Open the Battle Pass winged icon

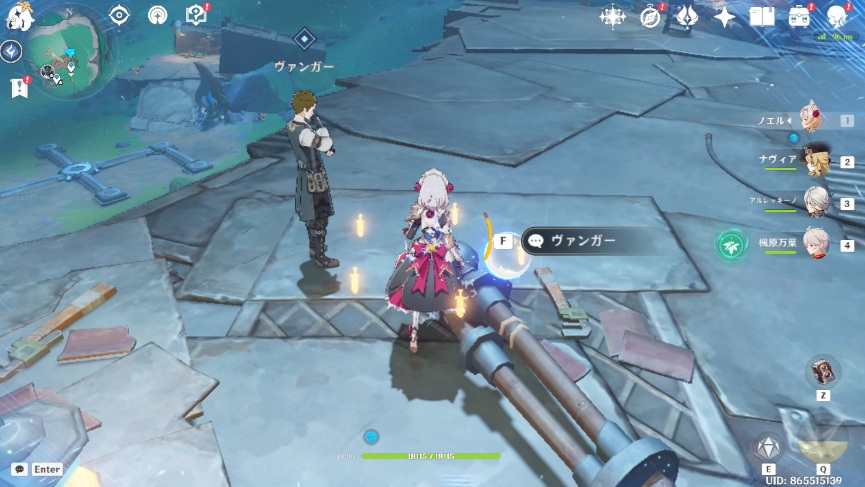tap(686, 17)
